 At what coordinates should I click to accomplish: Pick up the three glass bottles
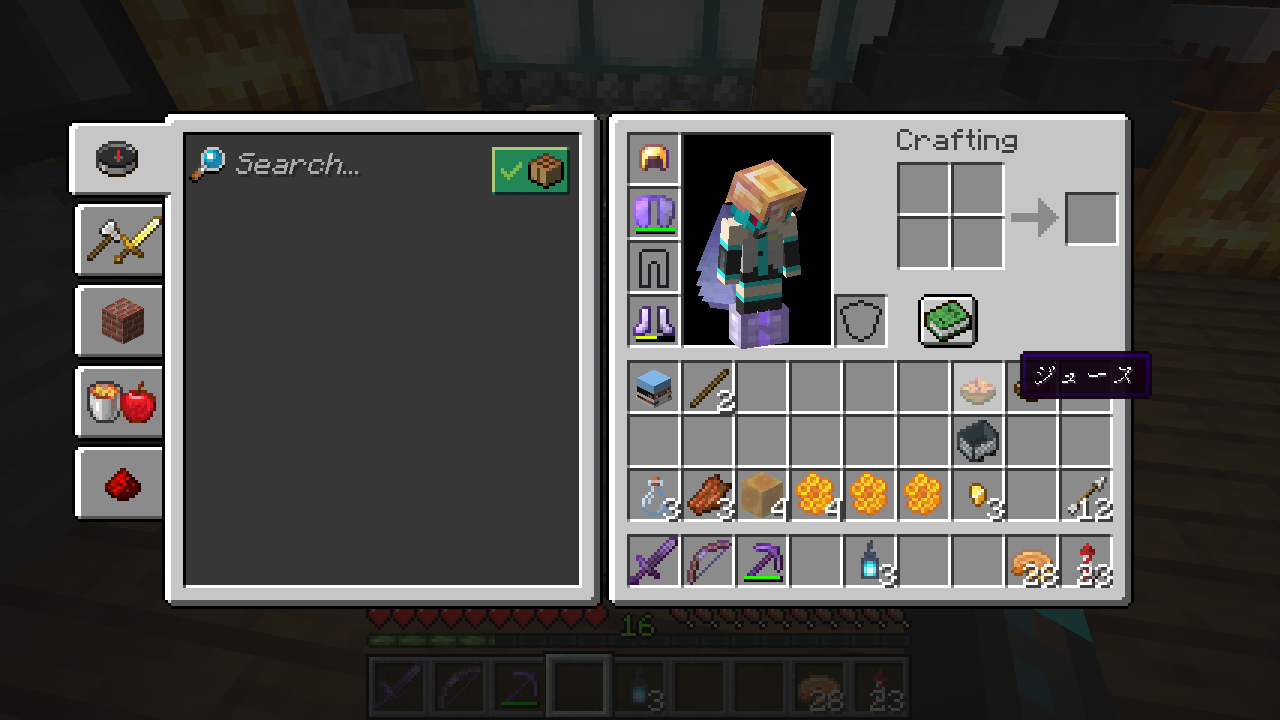point(655,496)
